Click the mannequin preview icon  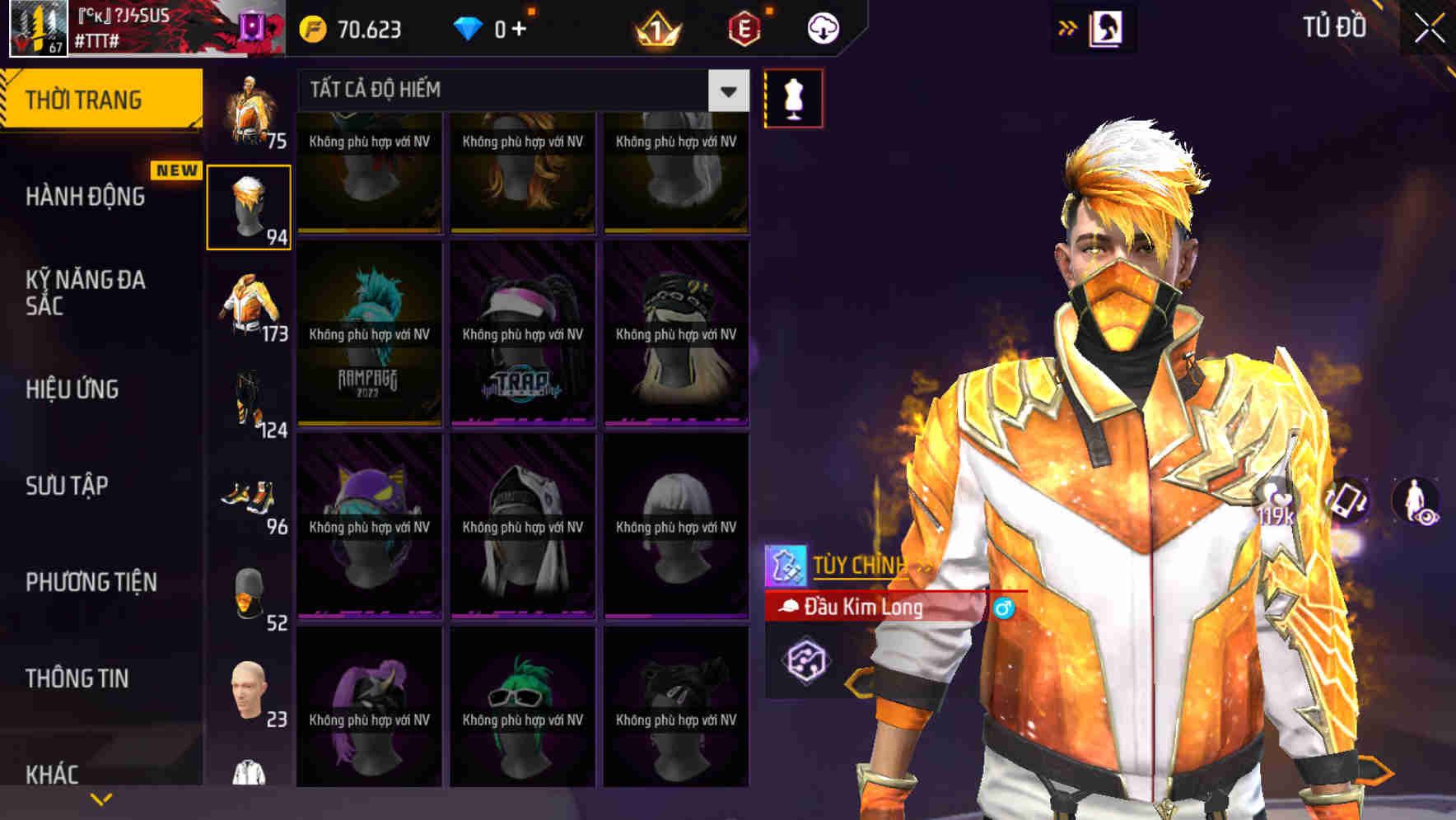793,97
